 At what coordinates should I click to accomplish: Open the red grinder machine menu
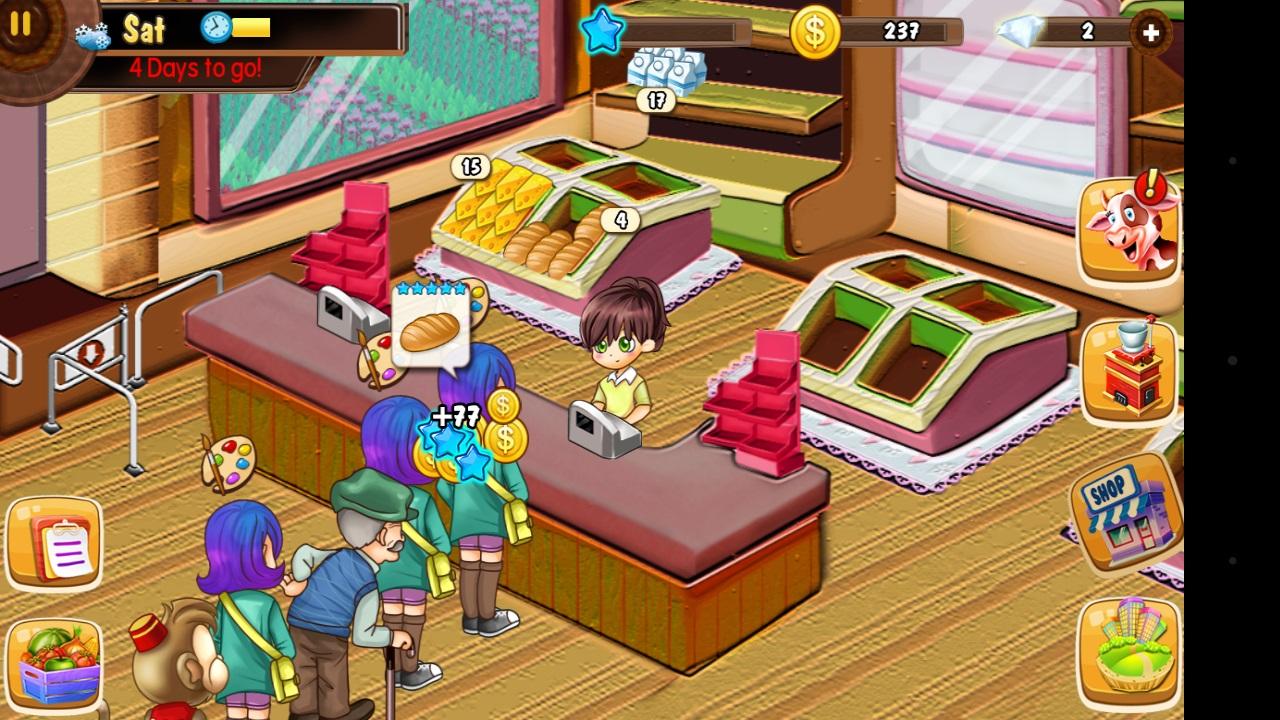pyautogui.click(x=1129, y=371)
